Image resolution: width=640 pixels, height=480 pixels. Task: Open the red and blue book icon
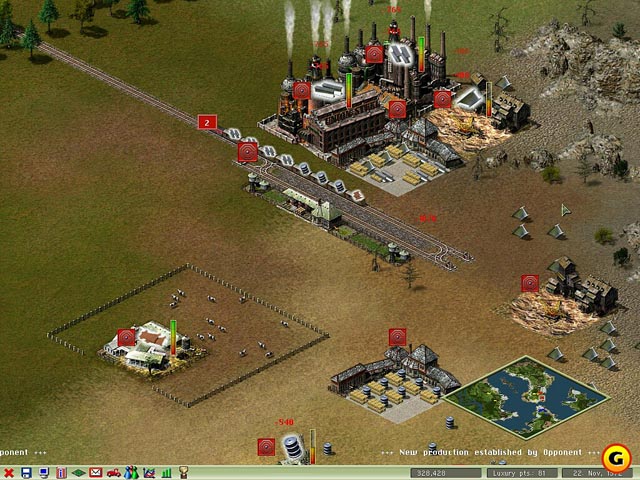[61, 472]
